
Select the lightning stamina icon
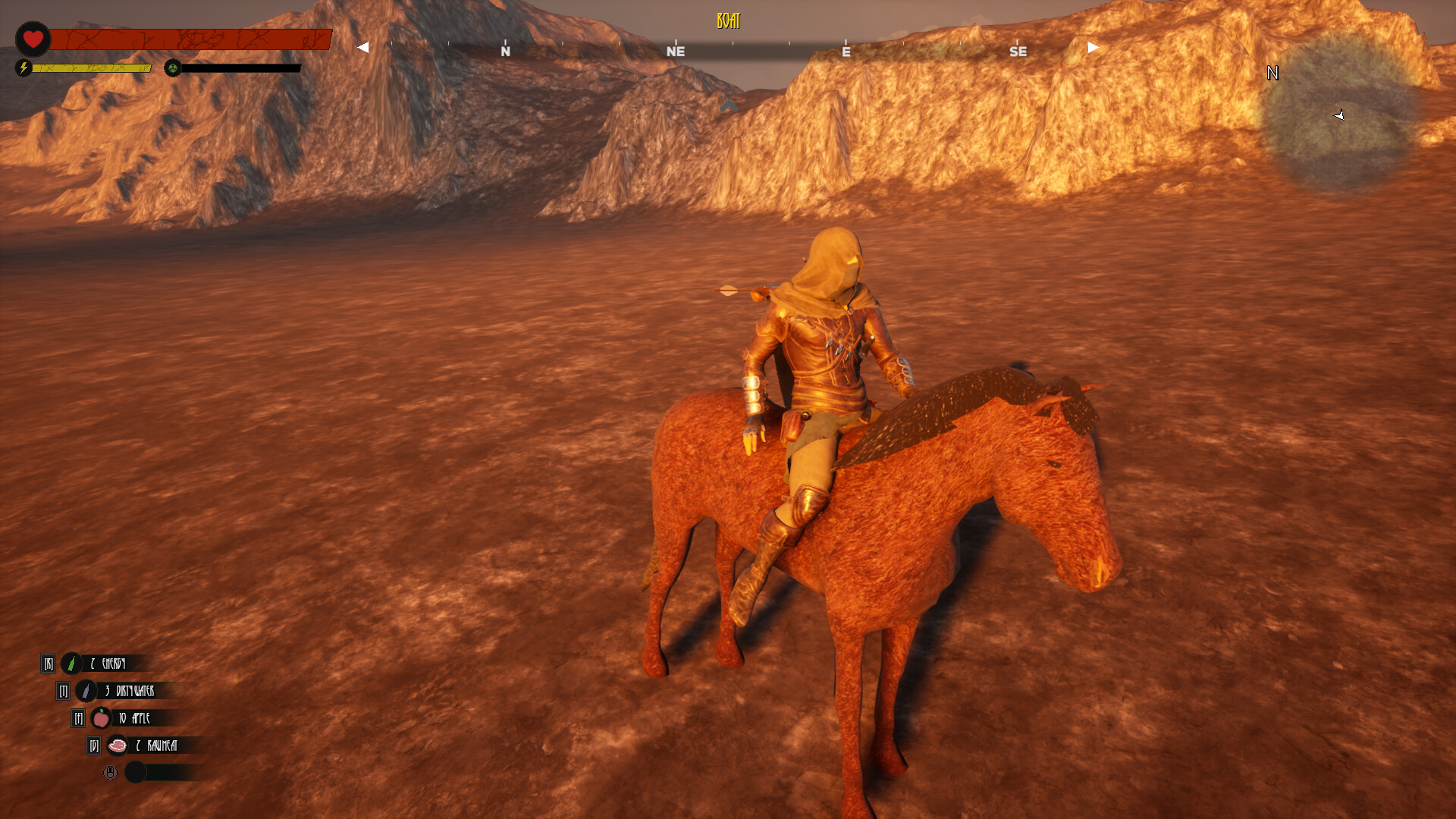coord(24,69)
